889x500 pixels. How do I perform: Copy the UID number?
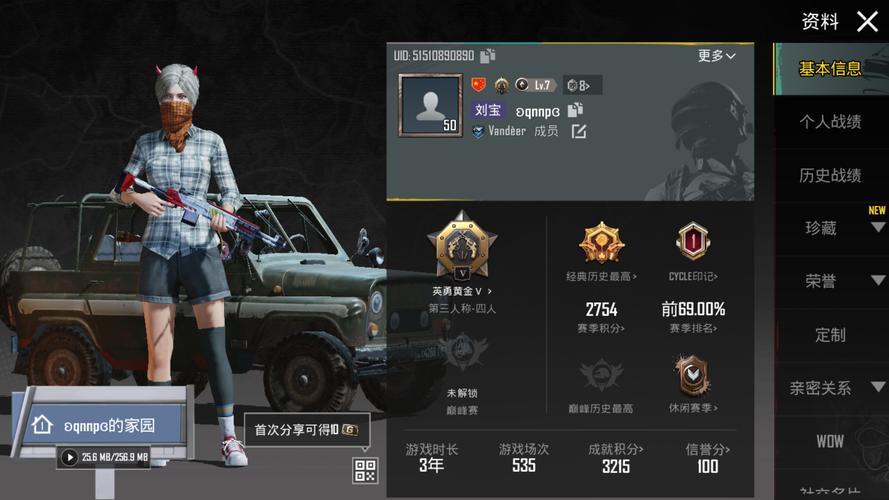488,56
